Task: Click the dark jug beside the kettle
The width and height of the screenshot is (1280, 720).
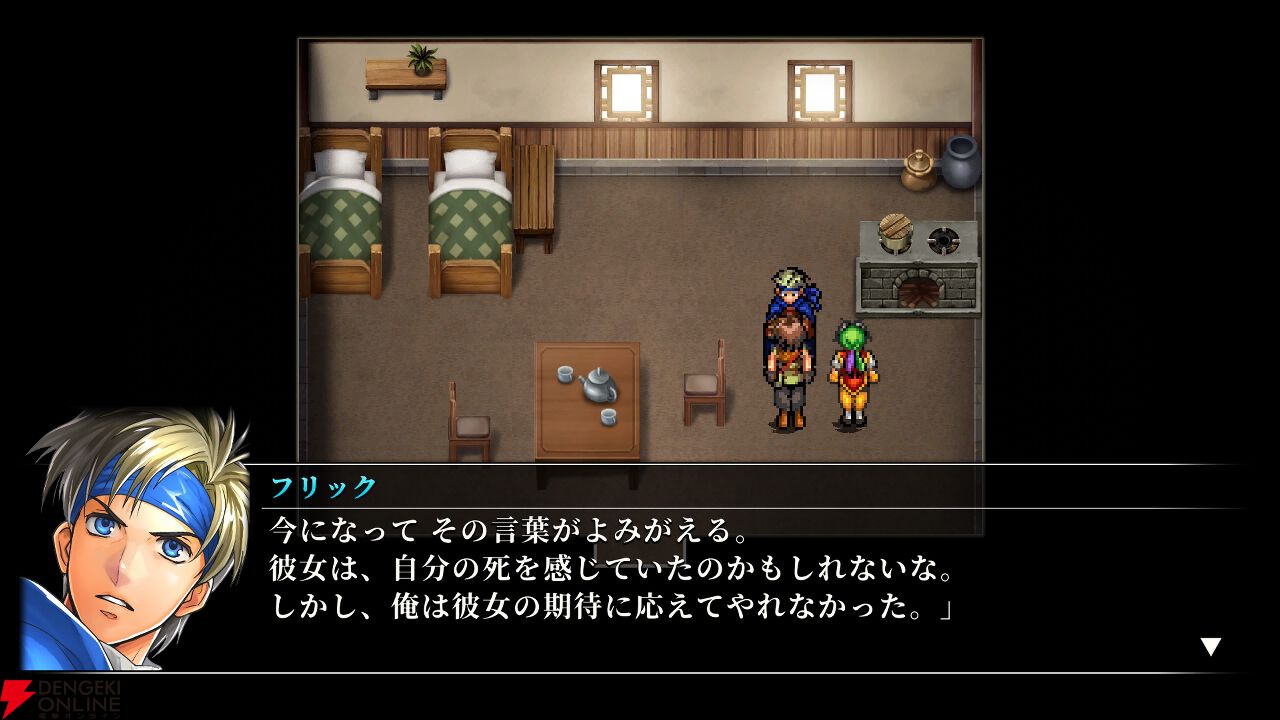Action: [x=957, y=164]
